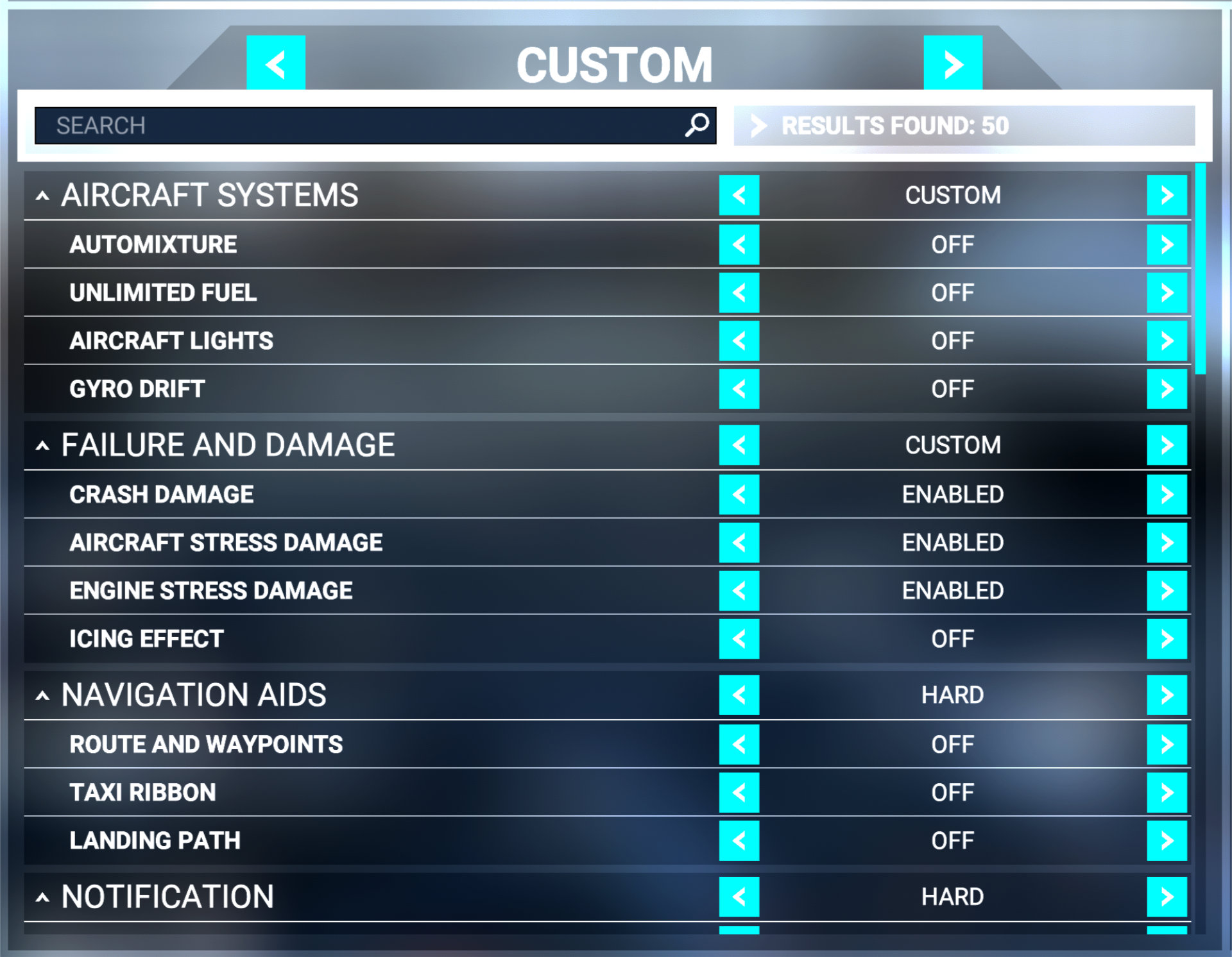Expand the RESULTS FOUND: 50 panel

point(759,126)
